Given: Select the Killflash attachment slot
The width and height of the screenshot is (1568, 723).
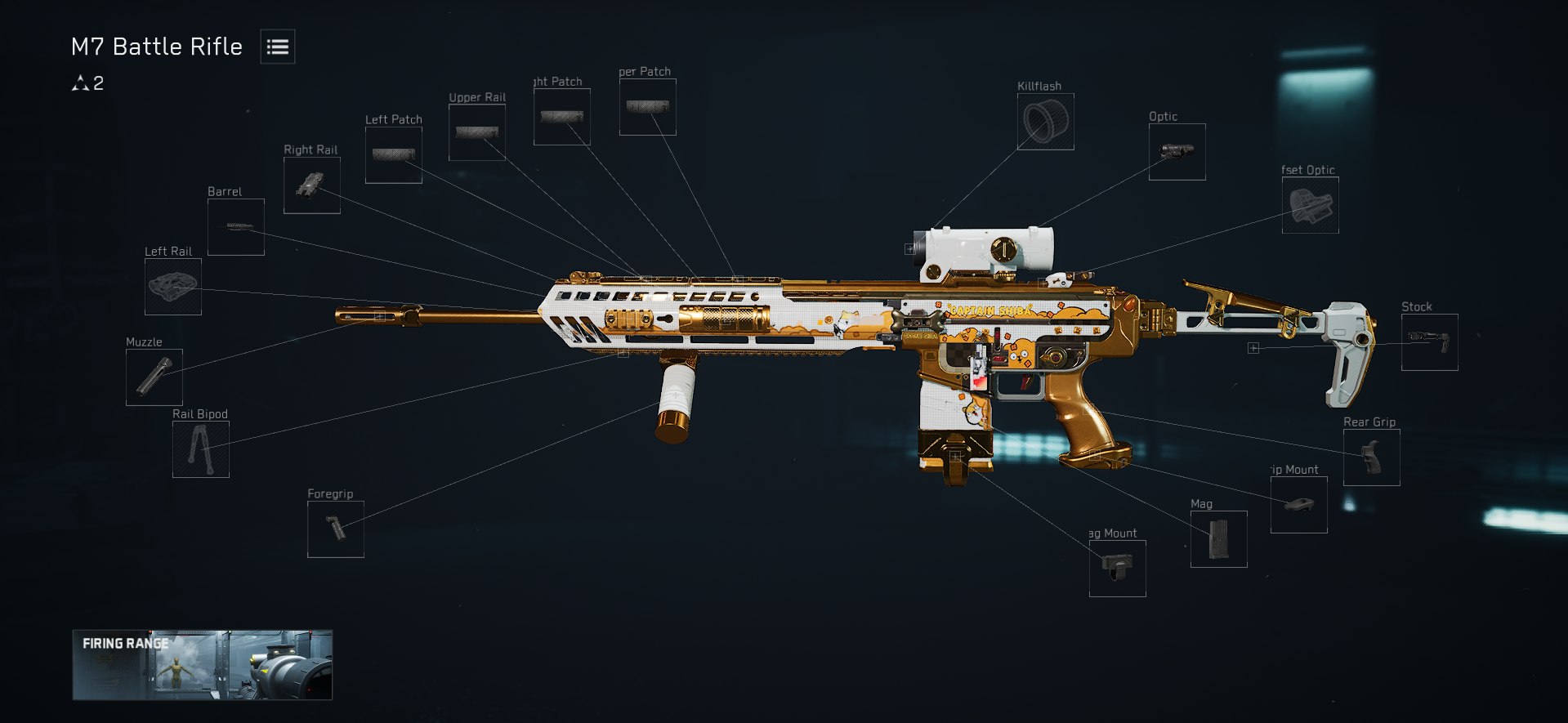Looking at the screenshot, I should click(1046, 122).
